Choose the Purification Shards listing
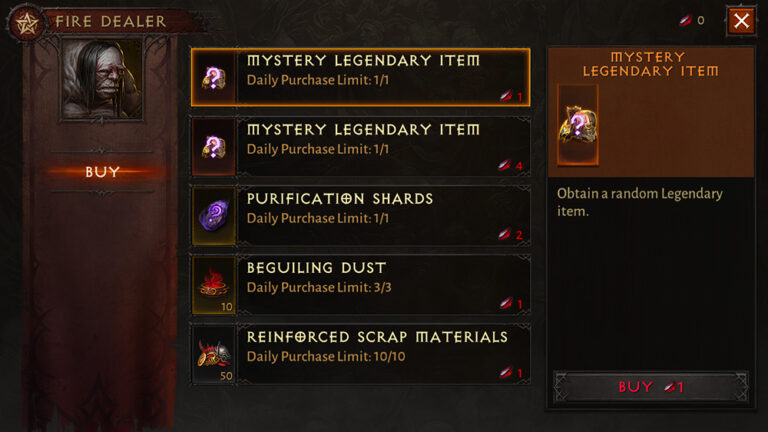 click(360, 215)
